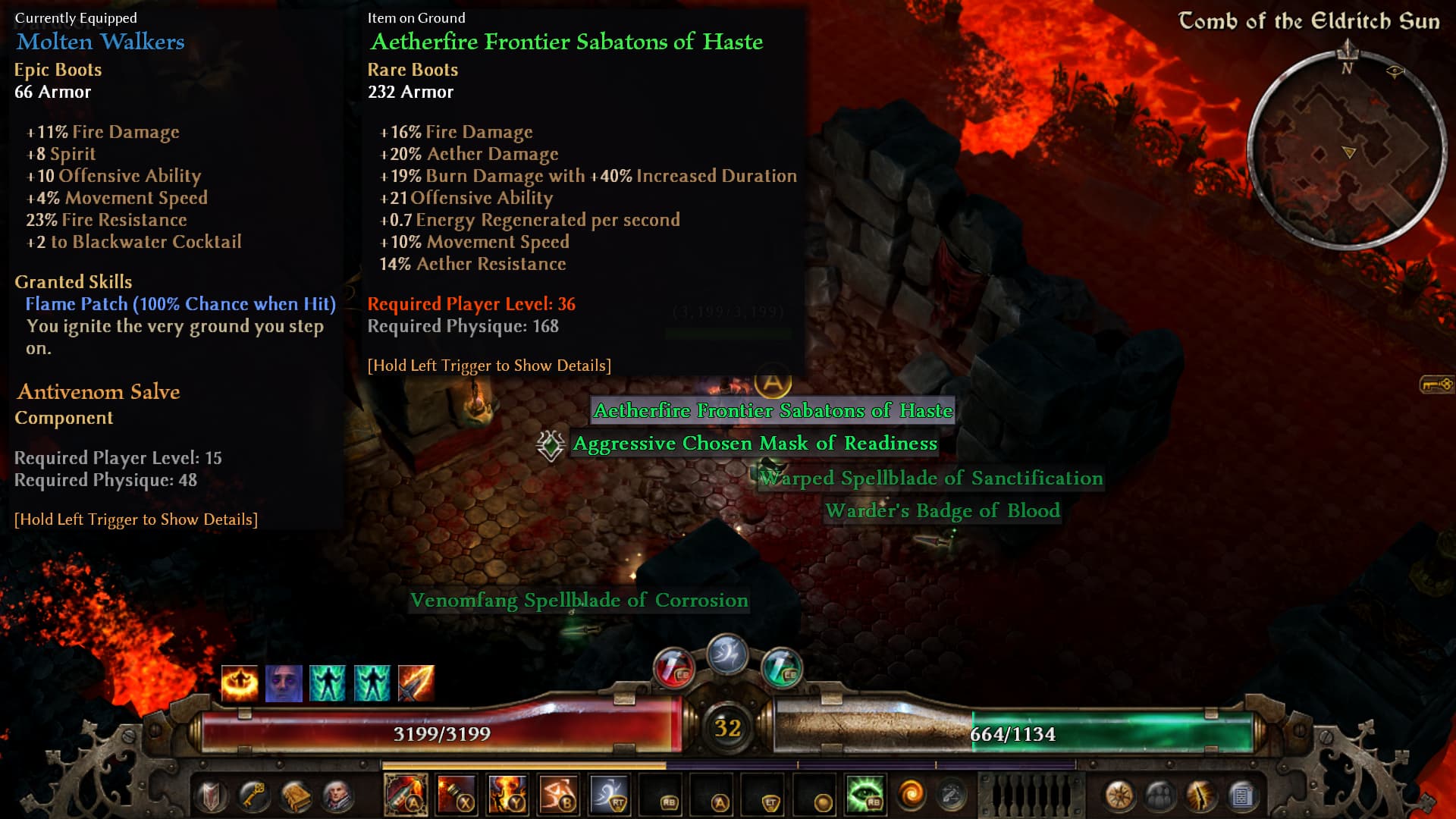Open the character shield icon menu
Viewport: 1456px width, 819px height.
212,795
